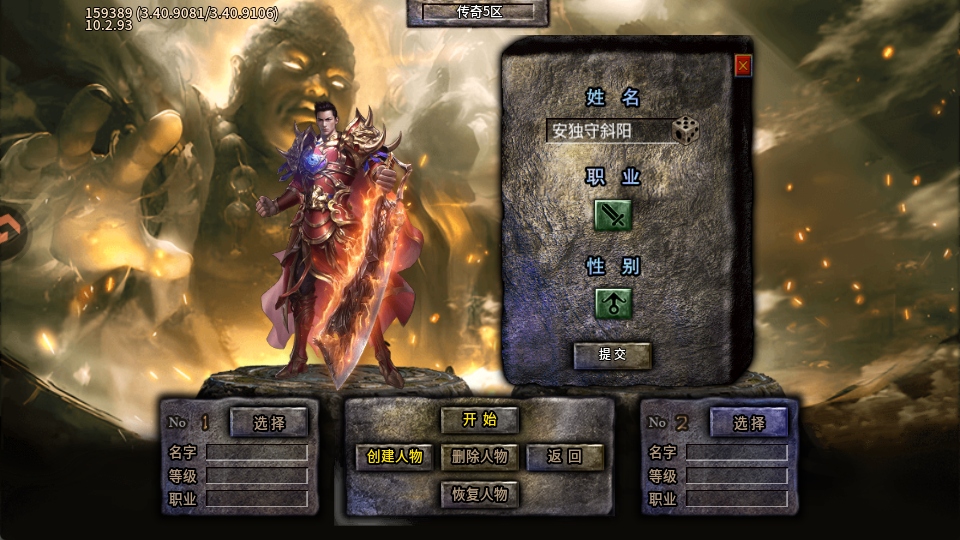Screen dimensions: 960x540
Task: Roll the dice for a random name
Action: pyautogui.click(x=685, y=130)
